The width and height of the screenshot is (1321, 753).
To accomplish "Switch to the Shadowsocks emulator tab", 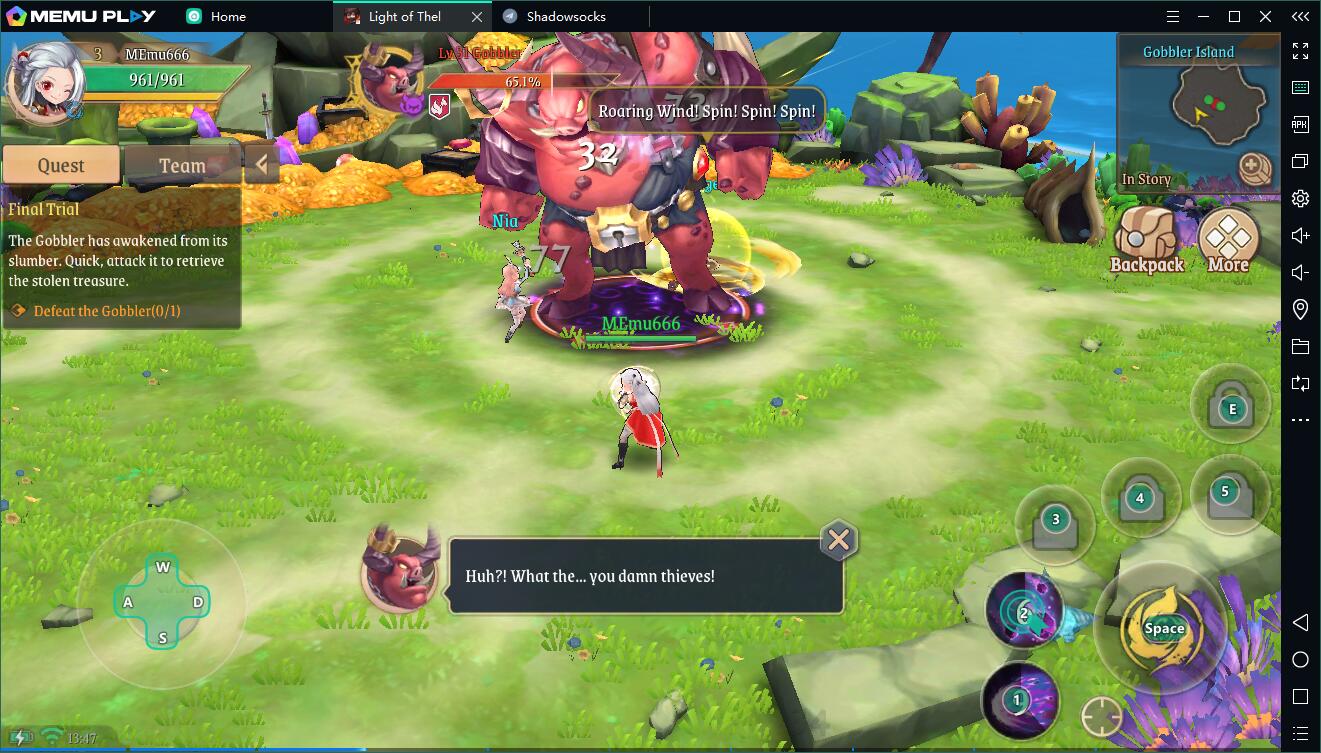I will click(565, 16).
